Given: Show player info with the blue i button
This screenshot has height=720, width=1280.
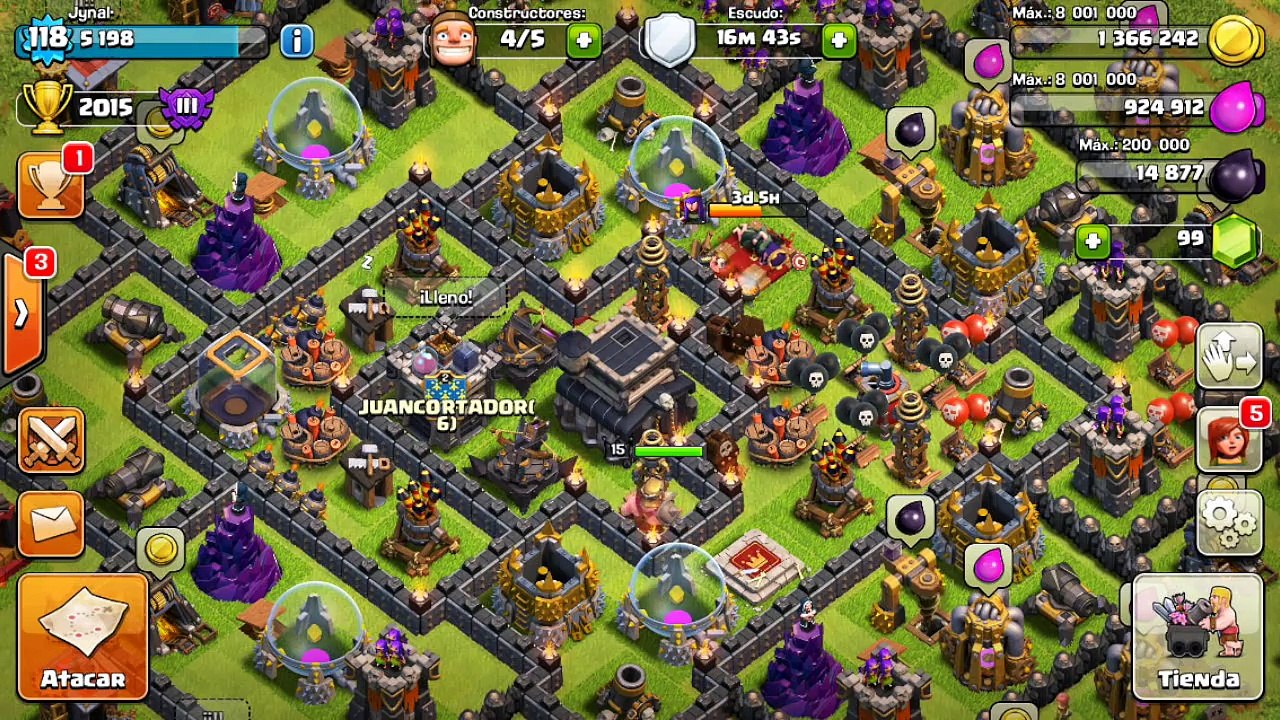Looking at the screenshot, I should 297,40.
